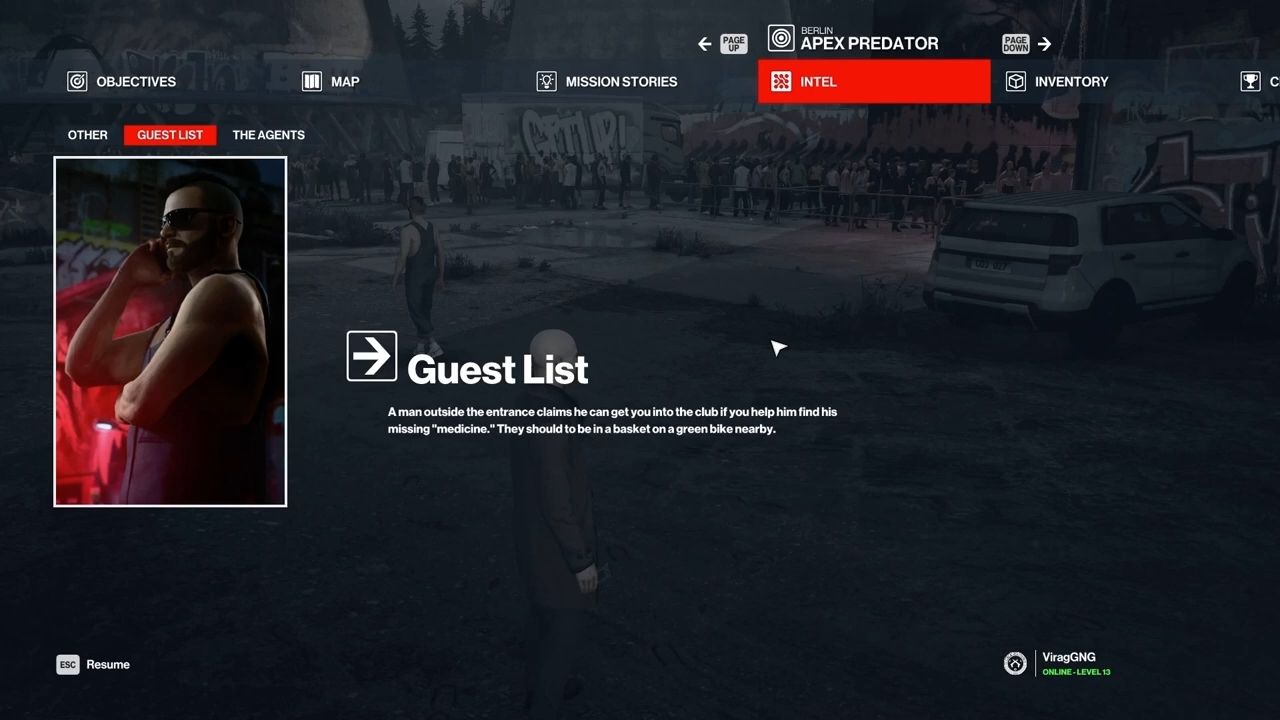Click the Guest List arrow icon
Viewport: 1280px width, 720px height.
click(x=372, y=356)
